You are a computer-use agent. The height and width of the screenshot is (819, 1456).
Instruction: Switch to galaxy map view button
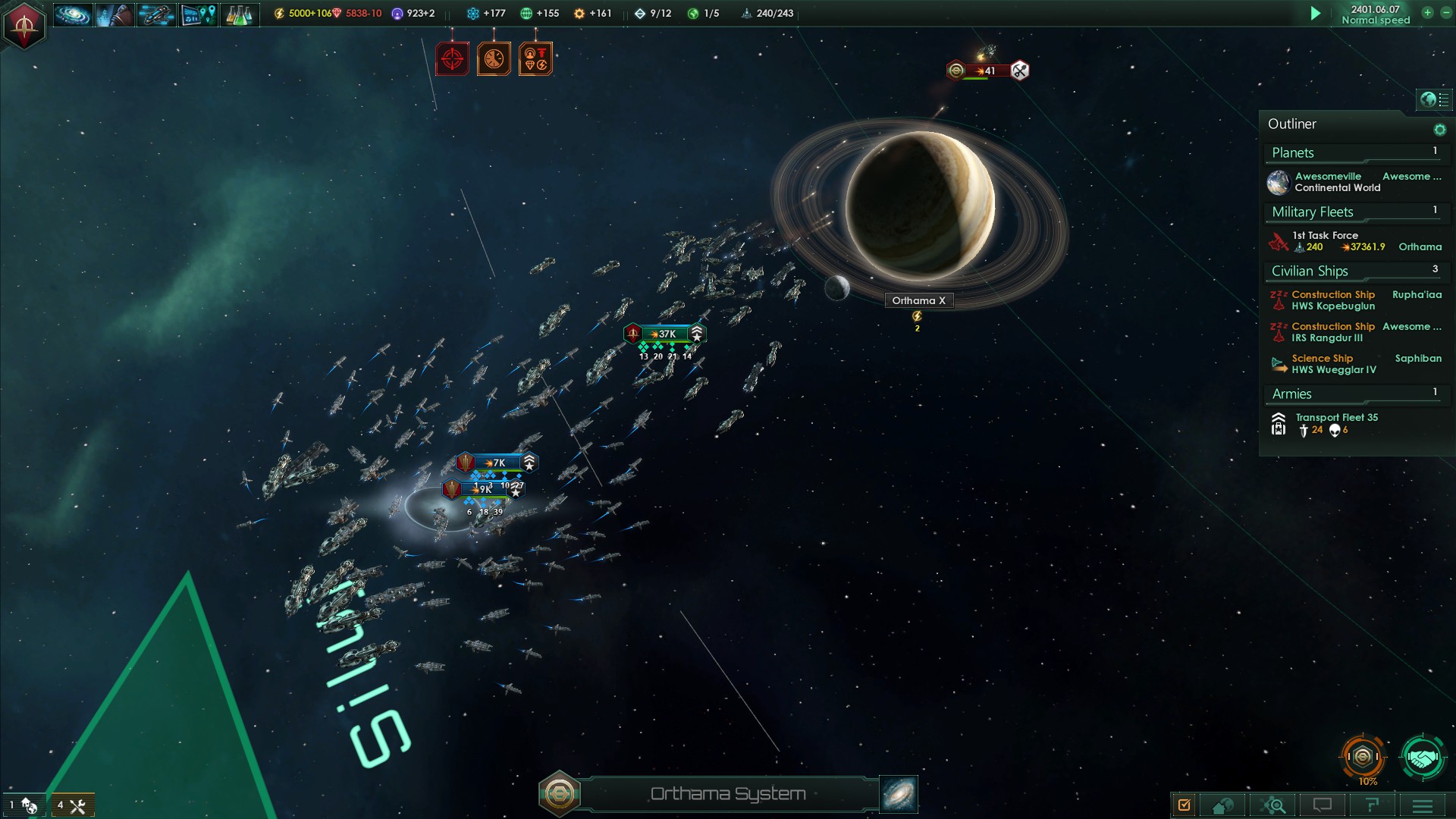(x=899, y=793)
